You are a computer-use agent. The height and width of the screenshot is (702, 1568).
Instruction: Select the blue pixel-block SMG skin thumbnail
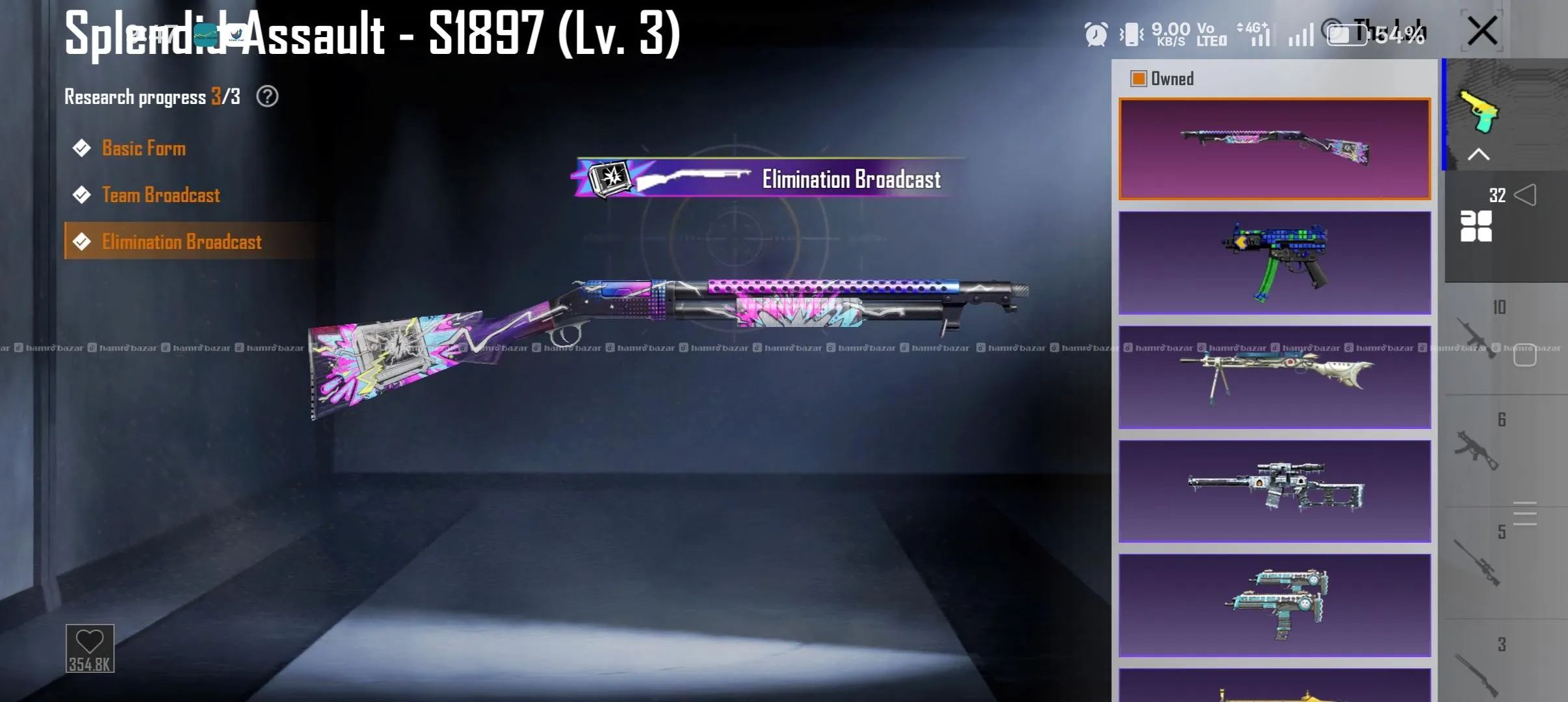coord(1274,263)
